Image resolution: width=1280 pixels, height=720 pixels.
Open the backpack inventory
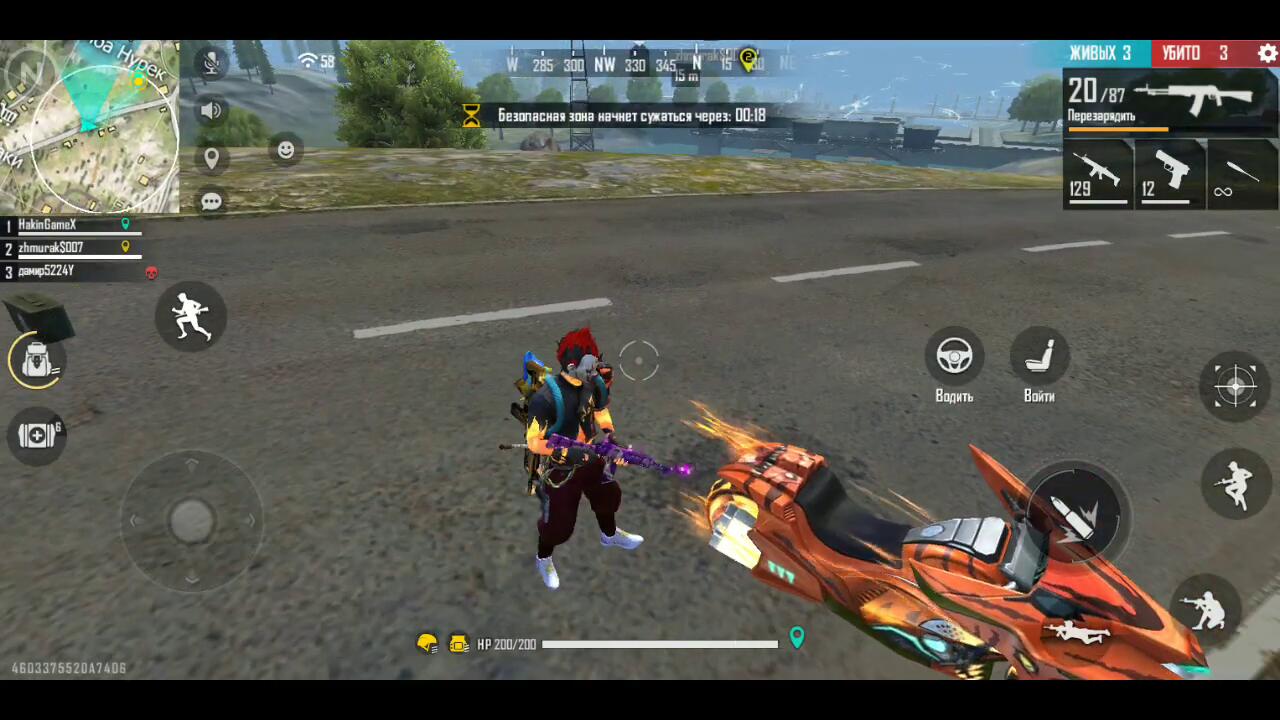click(x=38, y=361)
